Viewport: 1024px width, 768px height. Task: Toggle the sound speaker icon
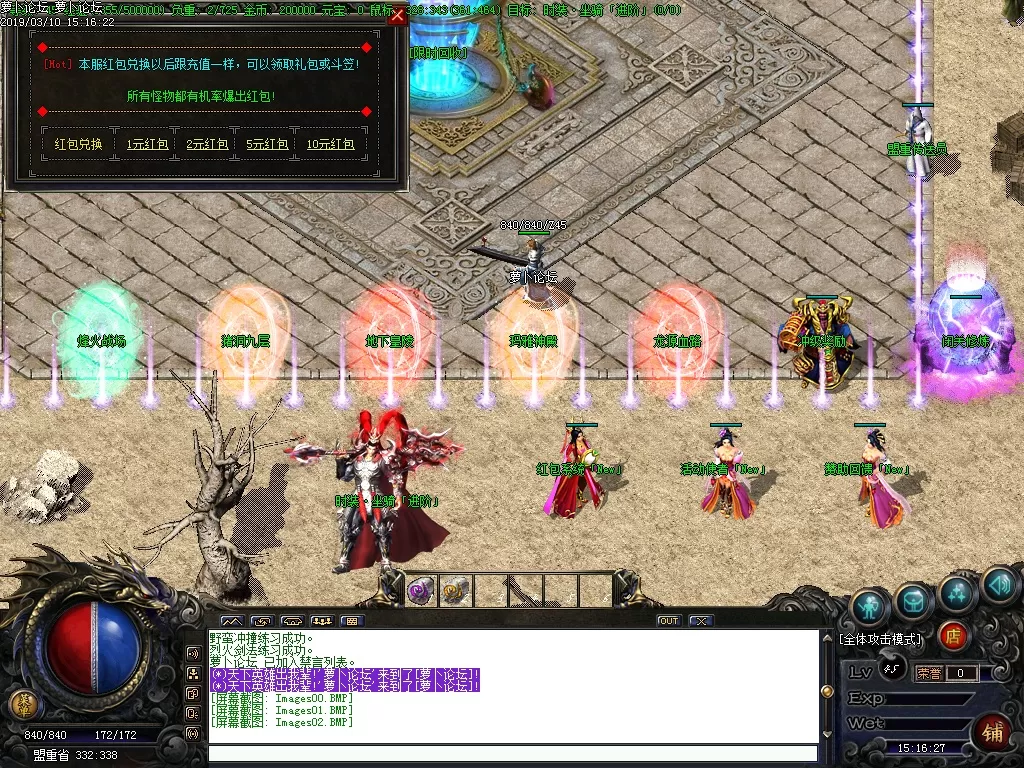point(999,585)
